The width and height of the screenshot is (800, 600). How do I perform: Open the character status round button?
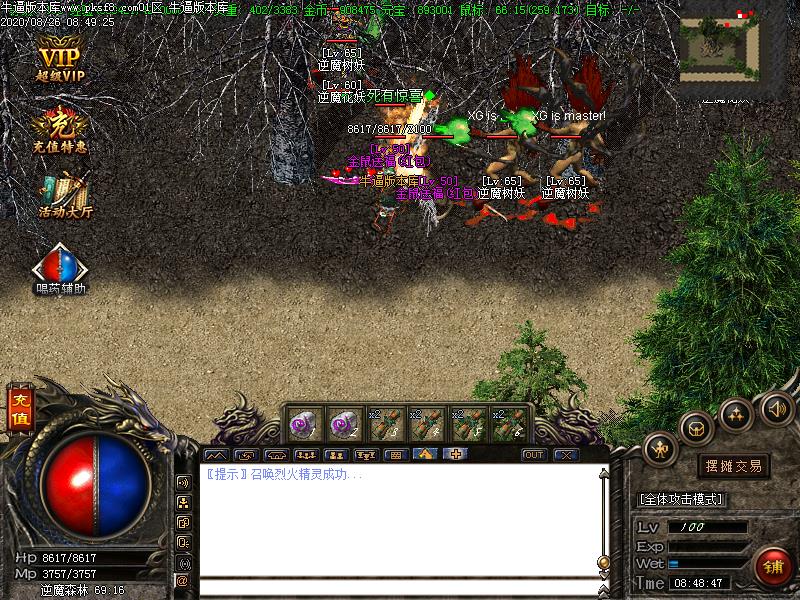pos(661,449)
